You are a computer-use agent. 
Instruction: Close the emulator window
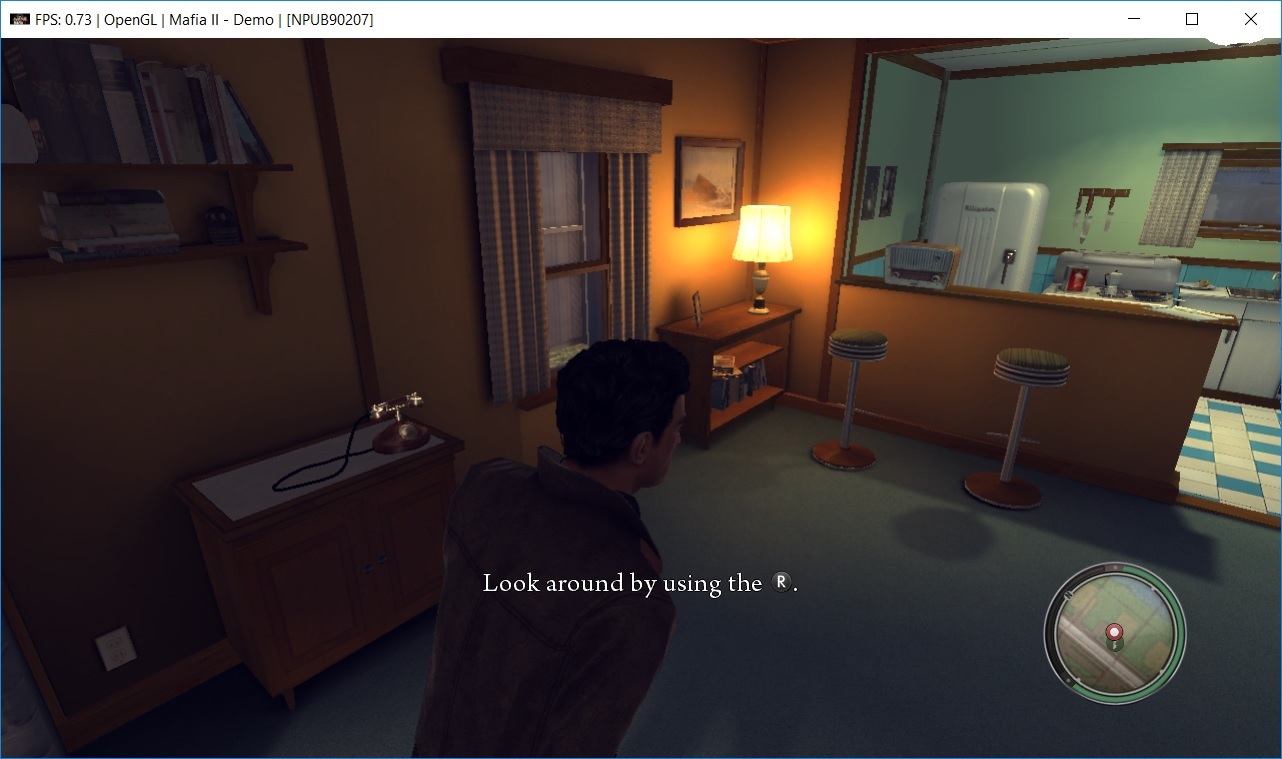1250,19
